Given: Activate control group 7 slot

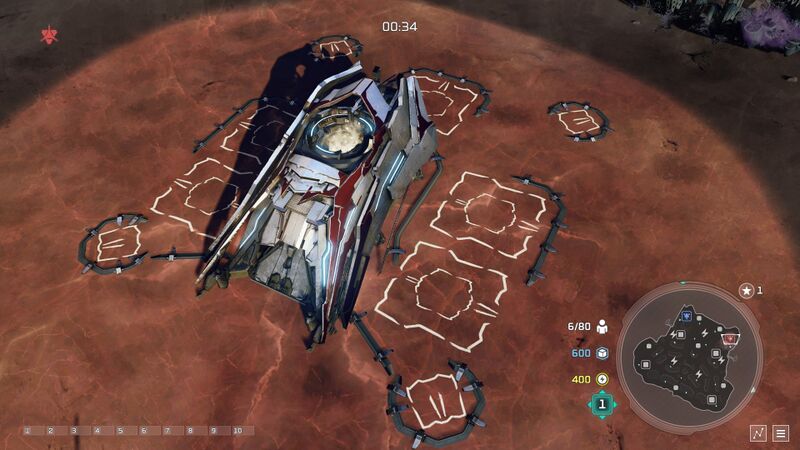Looking at the screenshot, I should (166, 431).
